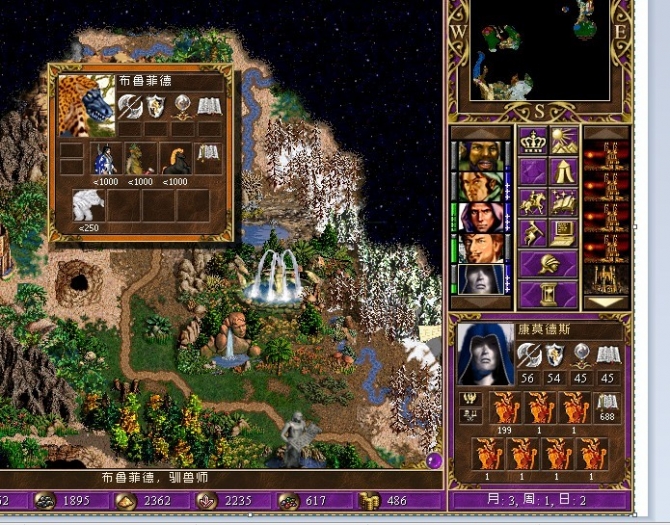
Task: Open adventure options with the horn-blower button
Action: point(531,233)
